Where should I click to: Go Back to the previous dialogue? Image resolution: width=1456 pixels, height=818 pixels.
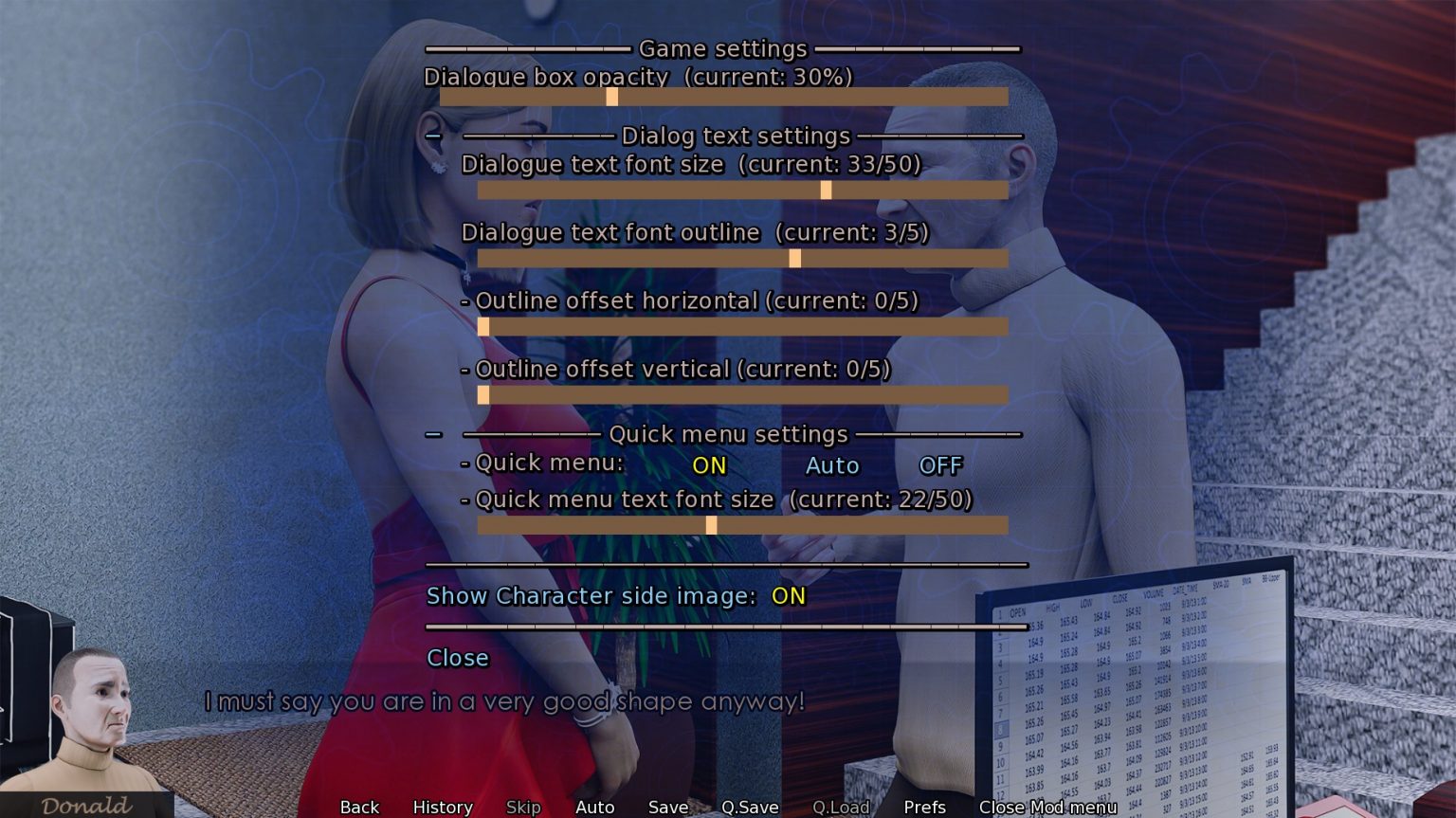pyautogui.click(x=358, y=807)
